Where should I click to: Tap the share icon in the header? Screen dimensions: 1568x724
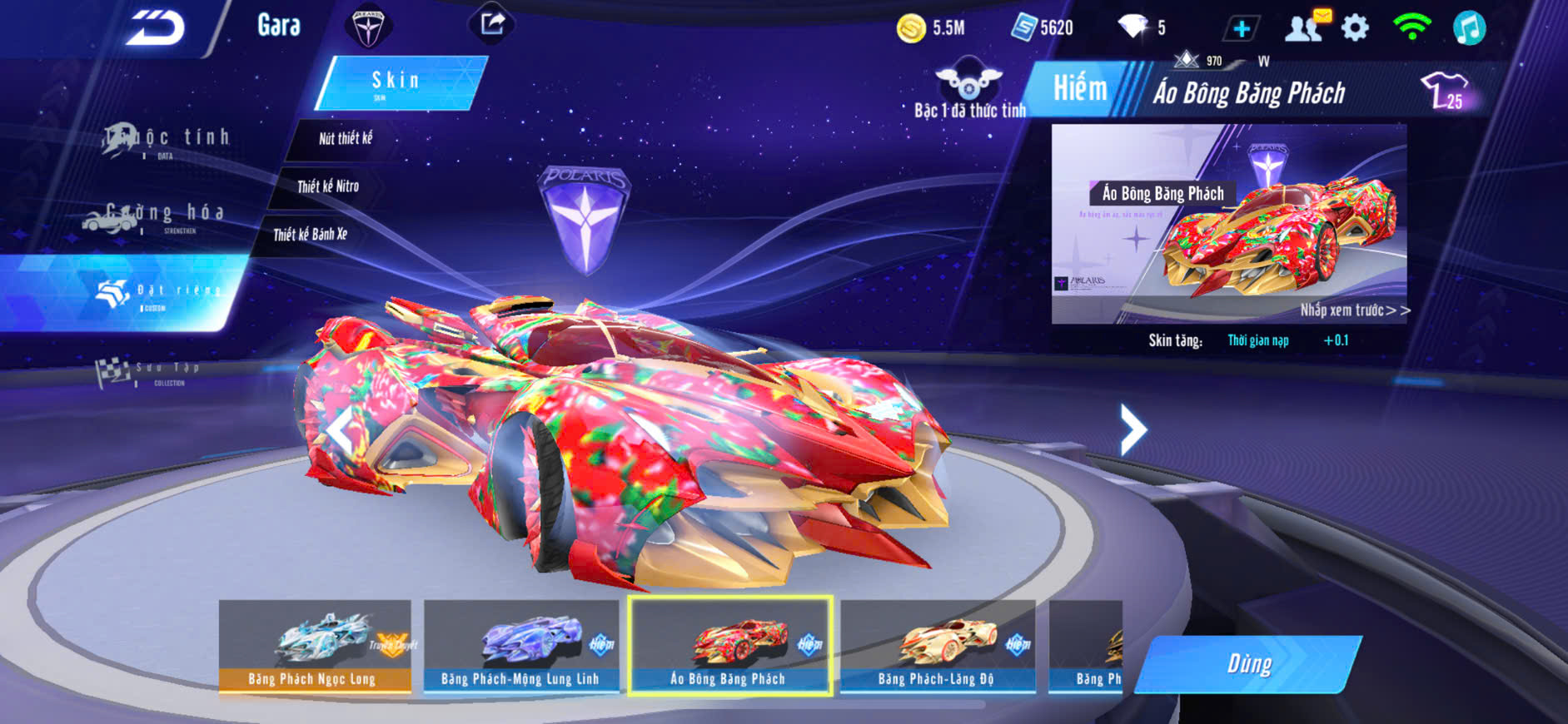[492, 23]
